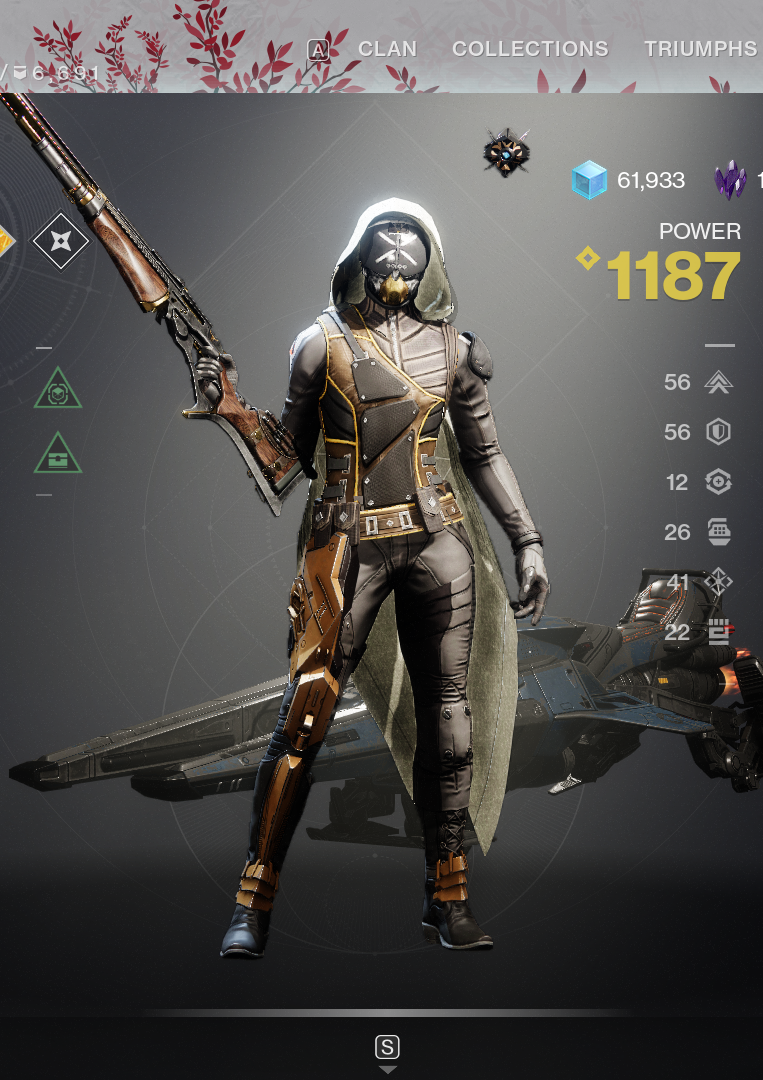Open the golden super diamond icon

click(x=6, y=240)
